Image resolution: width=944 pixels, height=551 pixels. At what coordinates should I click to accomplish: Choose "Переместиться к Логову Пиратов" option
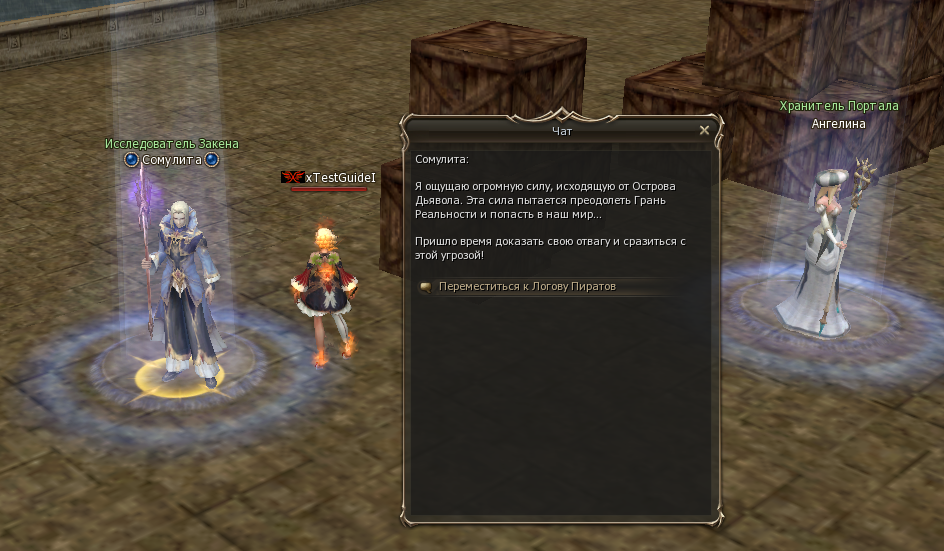pyautogui.click(x=527, y=287)
